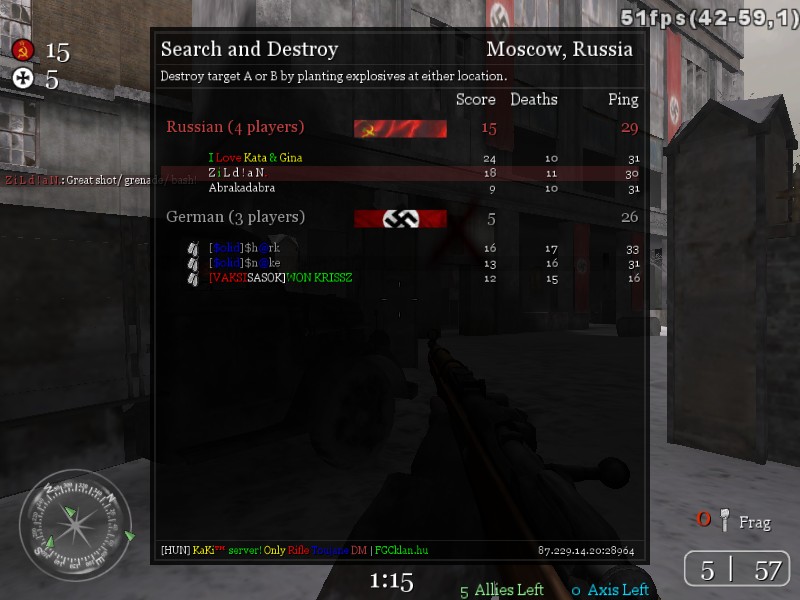
Task: Select the WON KRISSZ player row
Action: coord(280,278)
